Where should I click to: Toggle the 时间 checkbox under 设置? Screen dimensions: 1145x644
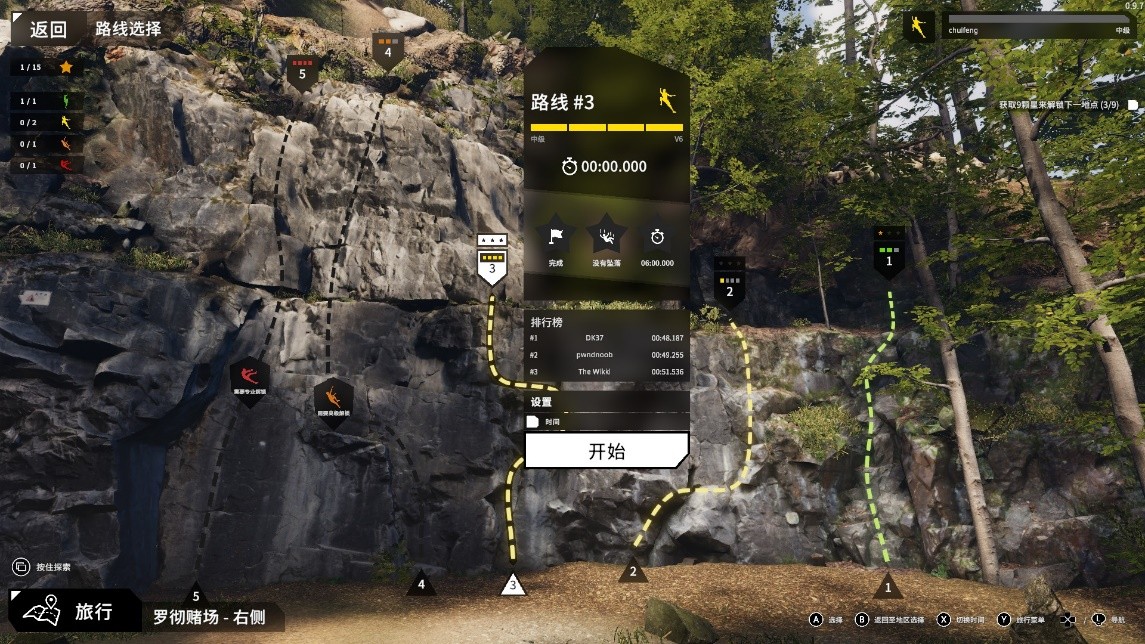point(534,422)
